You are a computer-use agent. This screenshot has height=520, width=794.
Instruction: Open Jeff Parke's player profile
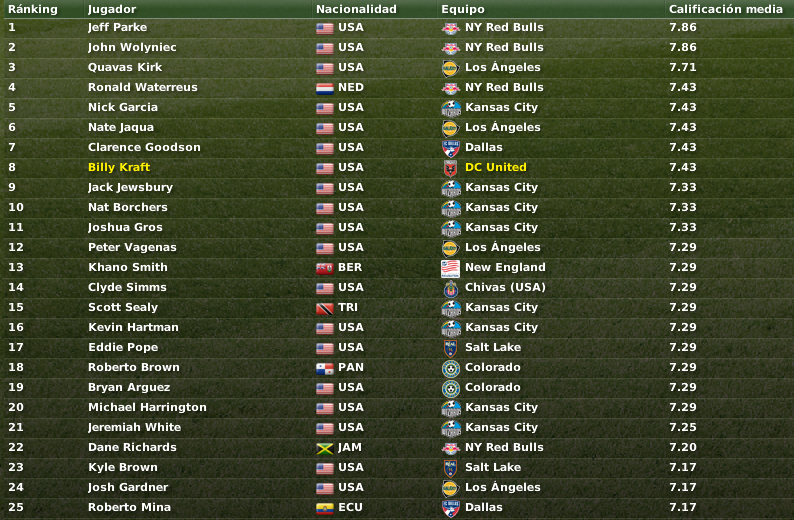pos(117,27)
